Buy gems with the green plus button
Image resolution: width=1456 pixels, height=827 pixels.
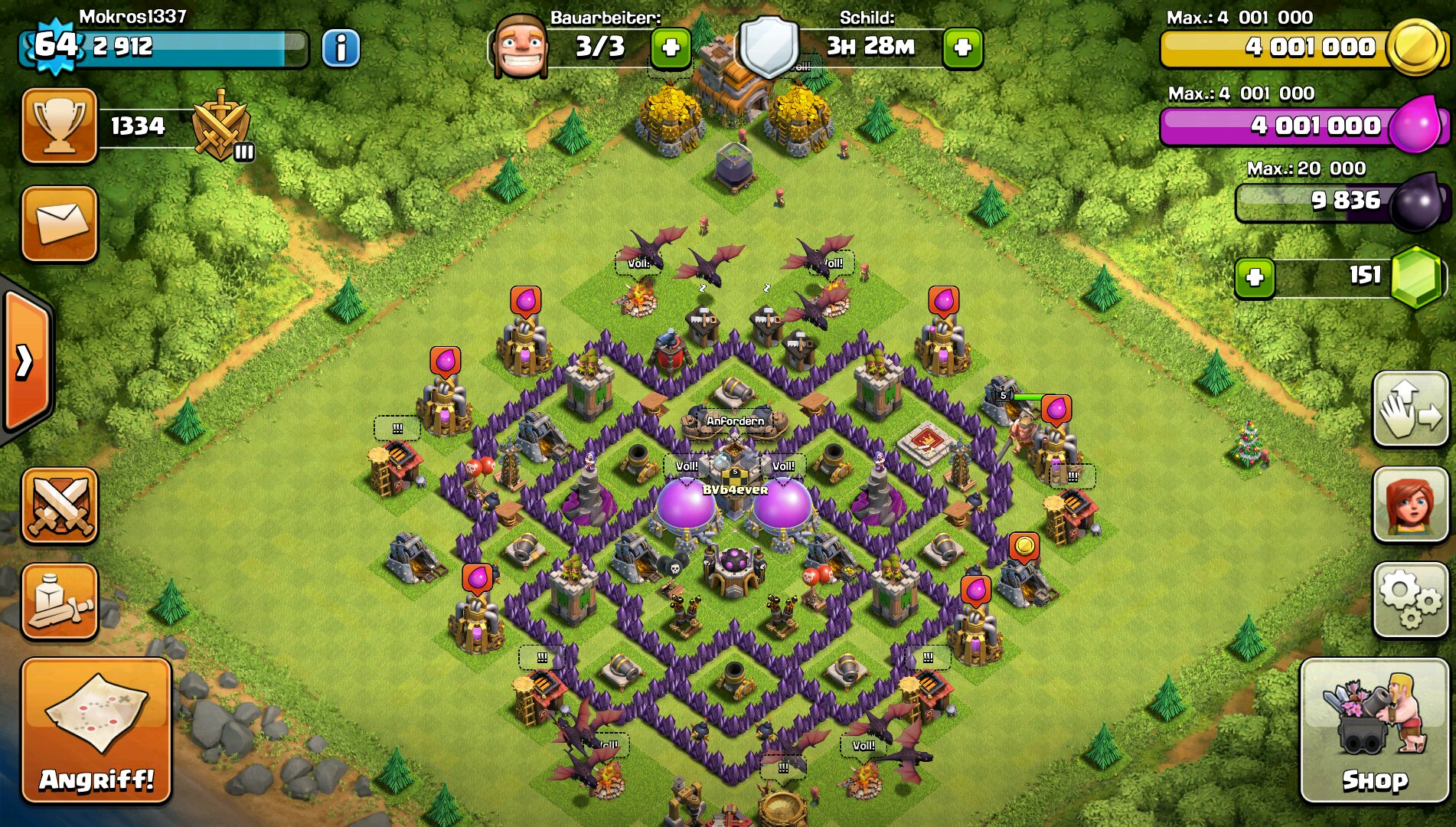point(1255,277)
